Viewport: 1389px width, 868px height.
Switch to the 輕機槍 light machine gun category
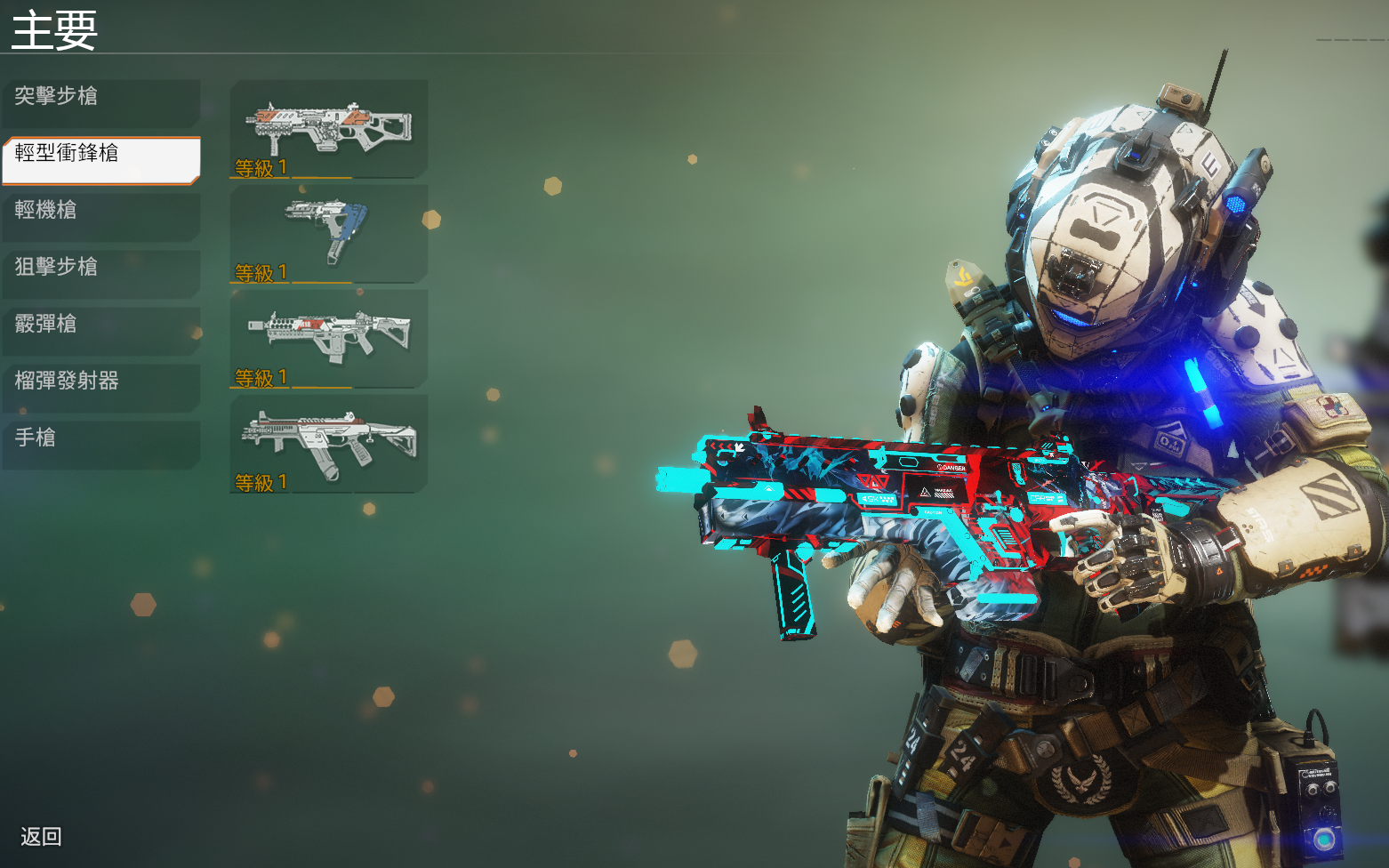(x=101, y=211)
